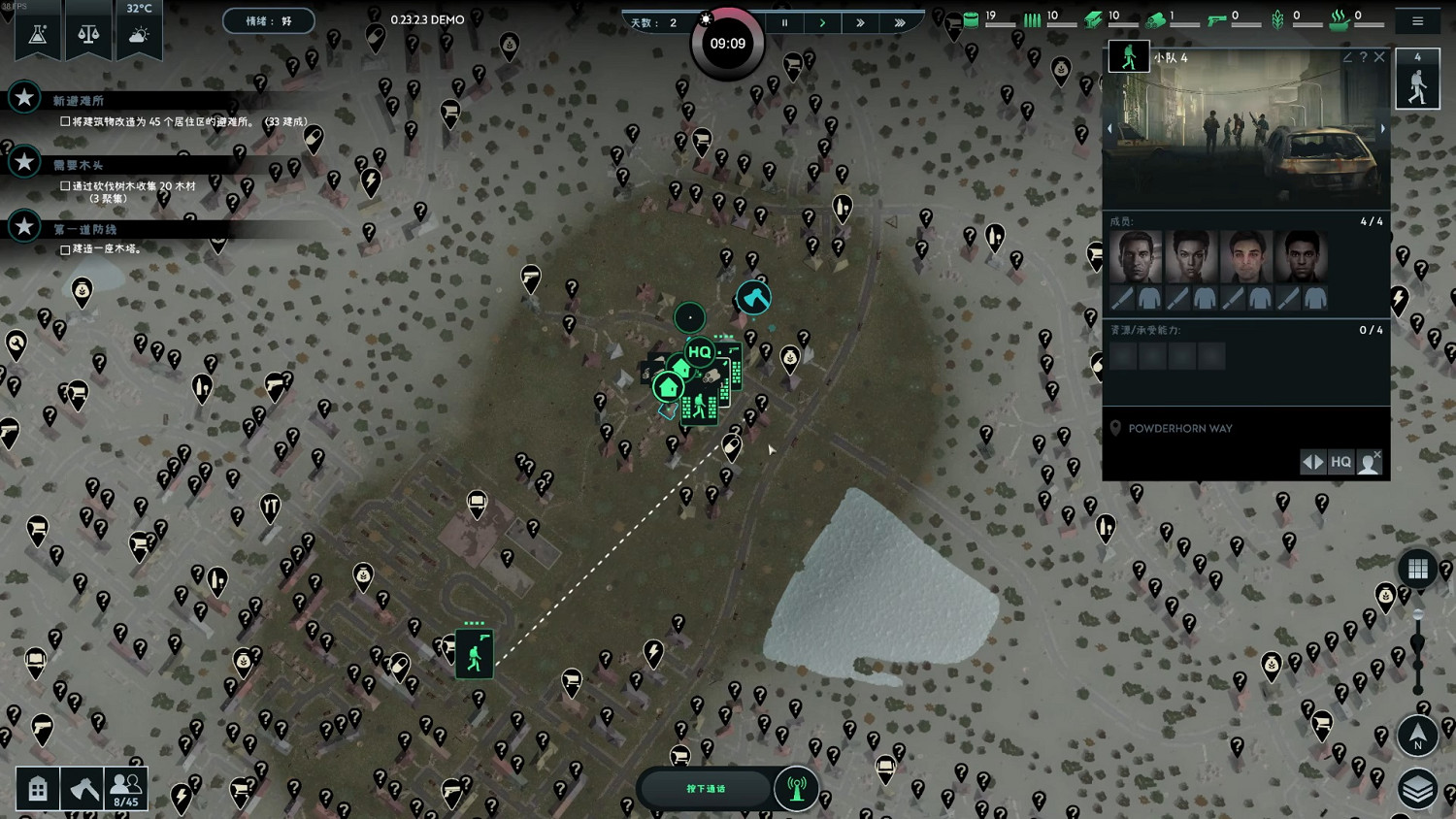This screenshot has width=1456, height=819.
Task: Open the main hamburger menu
Action: point(1417,21)
